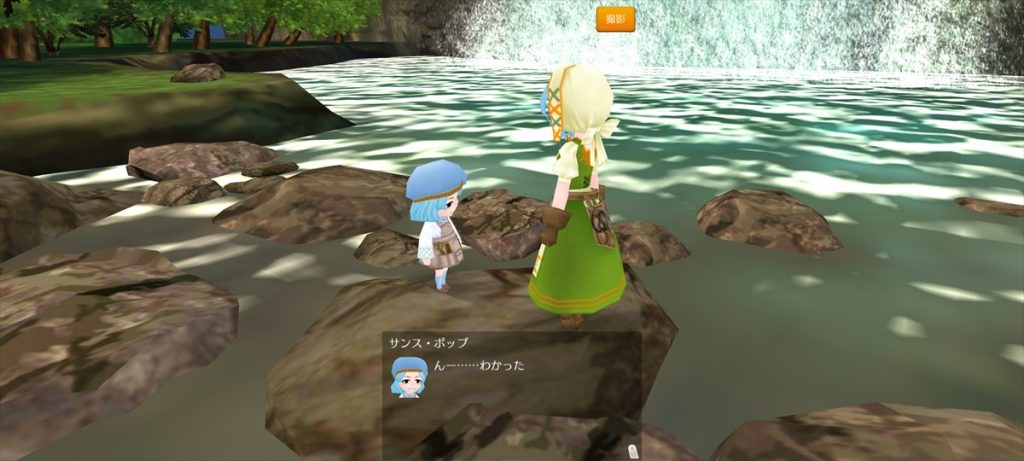Click the orange 撮影 (screenshot) button
Viewport: 1024px width, 461px height.
(615, 19)
